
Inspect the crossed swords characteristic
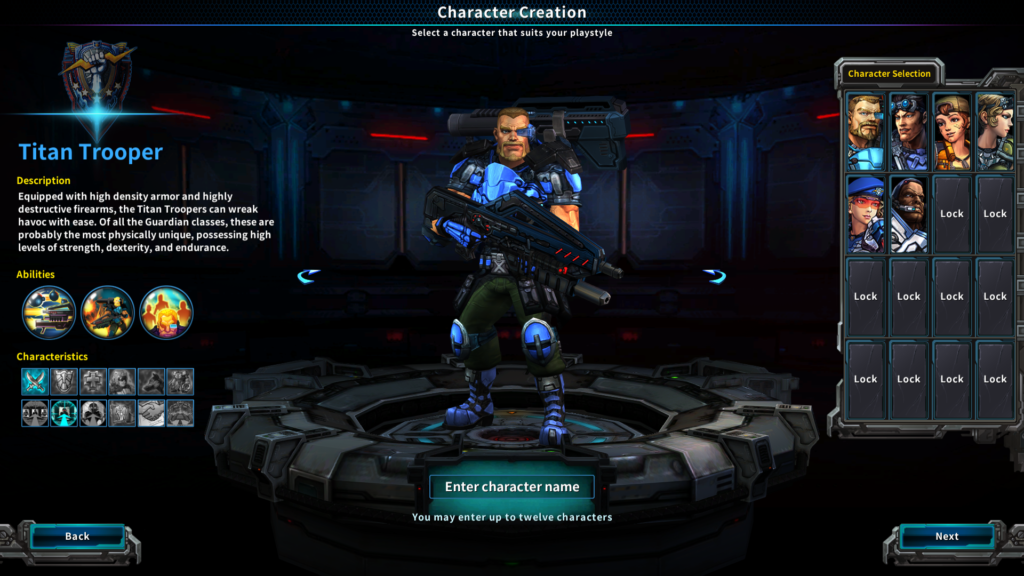tap(35, 381)
